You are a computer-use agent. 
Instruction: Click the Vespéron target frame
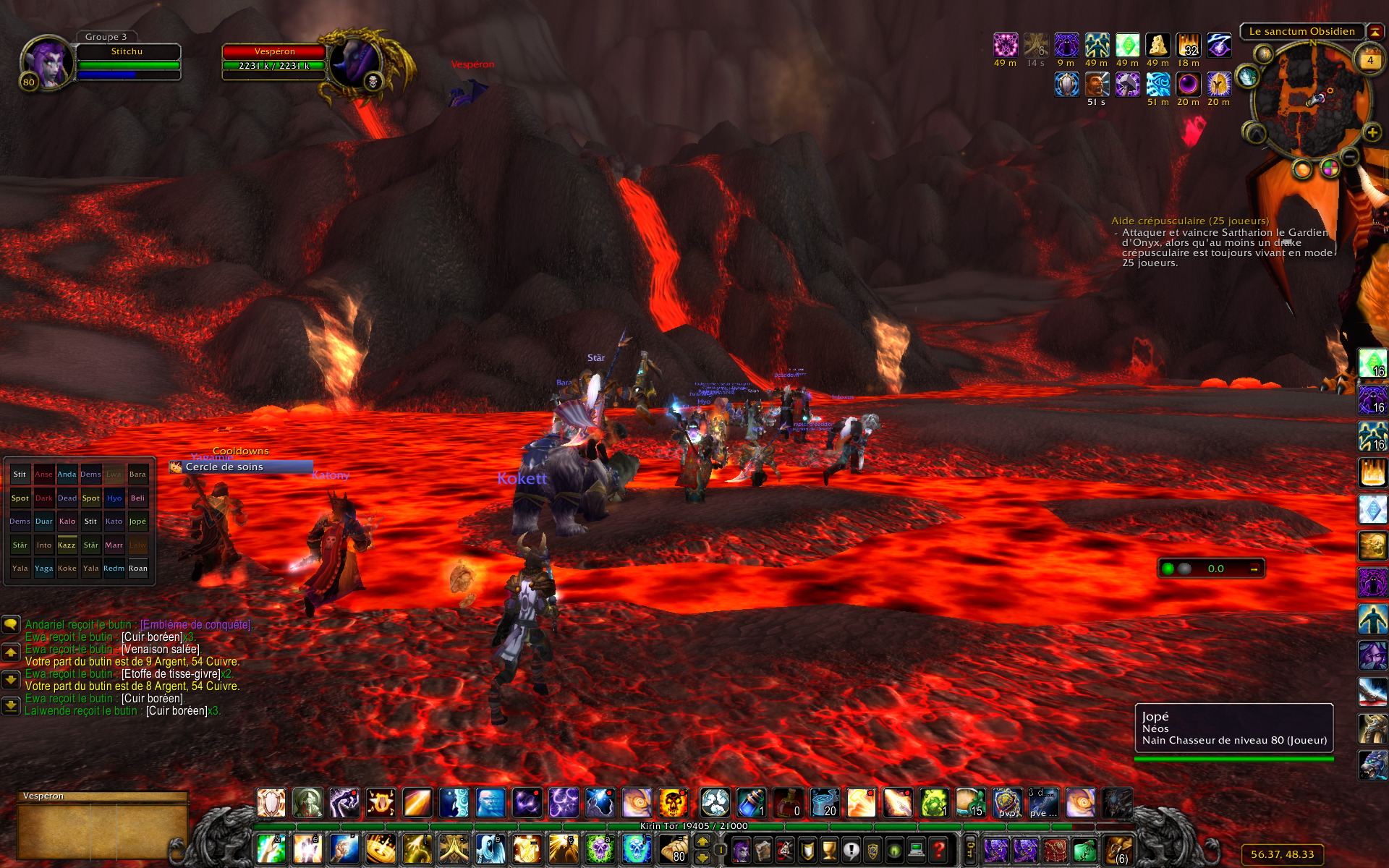pos(274,59)
